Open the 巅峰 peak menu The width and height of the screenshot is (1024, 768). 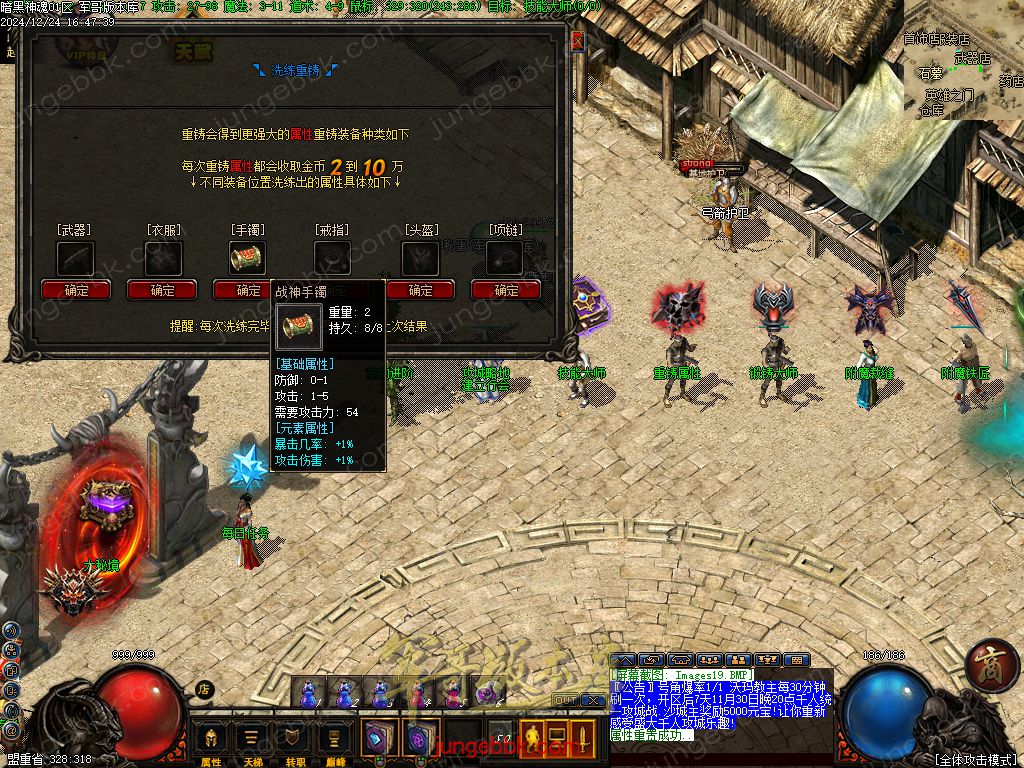pyautogui.click(x=331, y=742)
